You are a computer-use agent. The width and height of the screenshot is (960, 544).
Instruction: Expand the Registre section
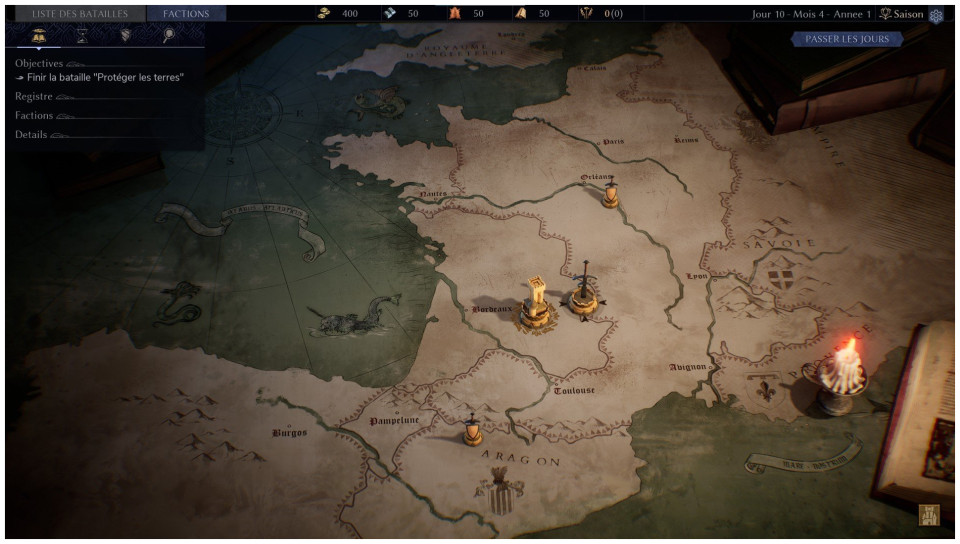(34, 96)
